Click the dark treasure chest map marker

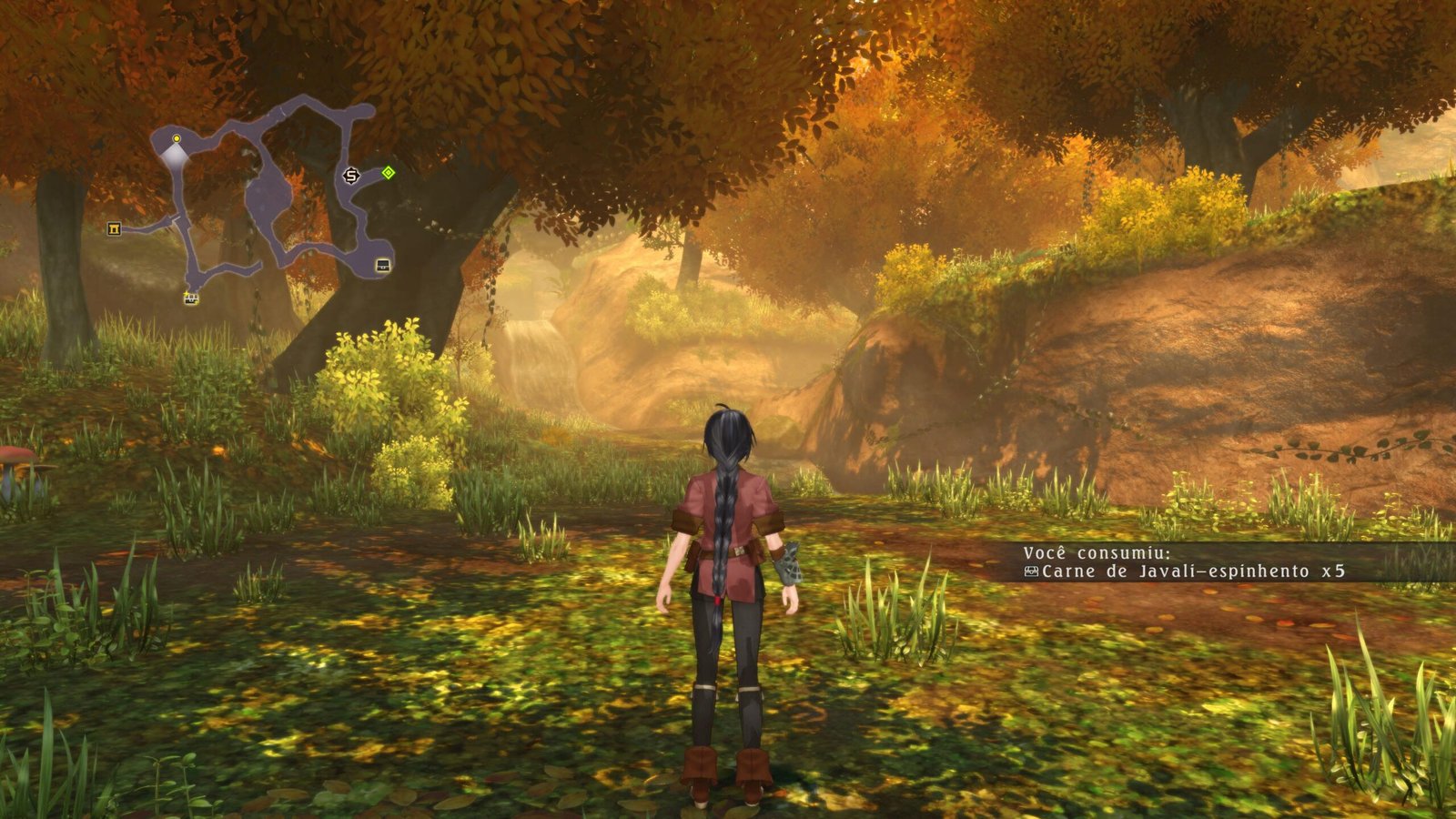383,266
